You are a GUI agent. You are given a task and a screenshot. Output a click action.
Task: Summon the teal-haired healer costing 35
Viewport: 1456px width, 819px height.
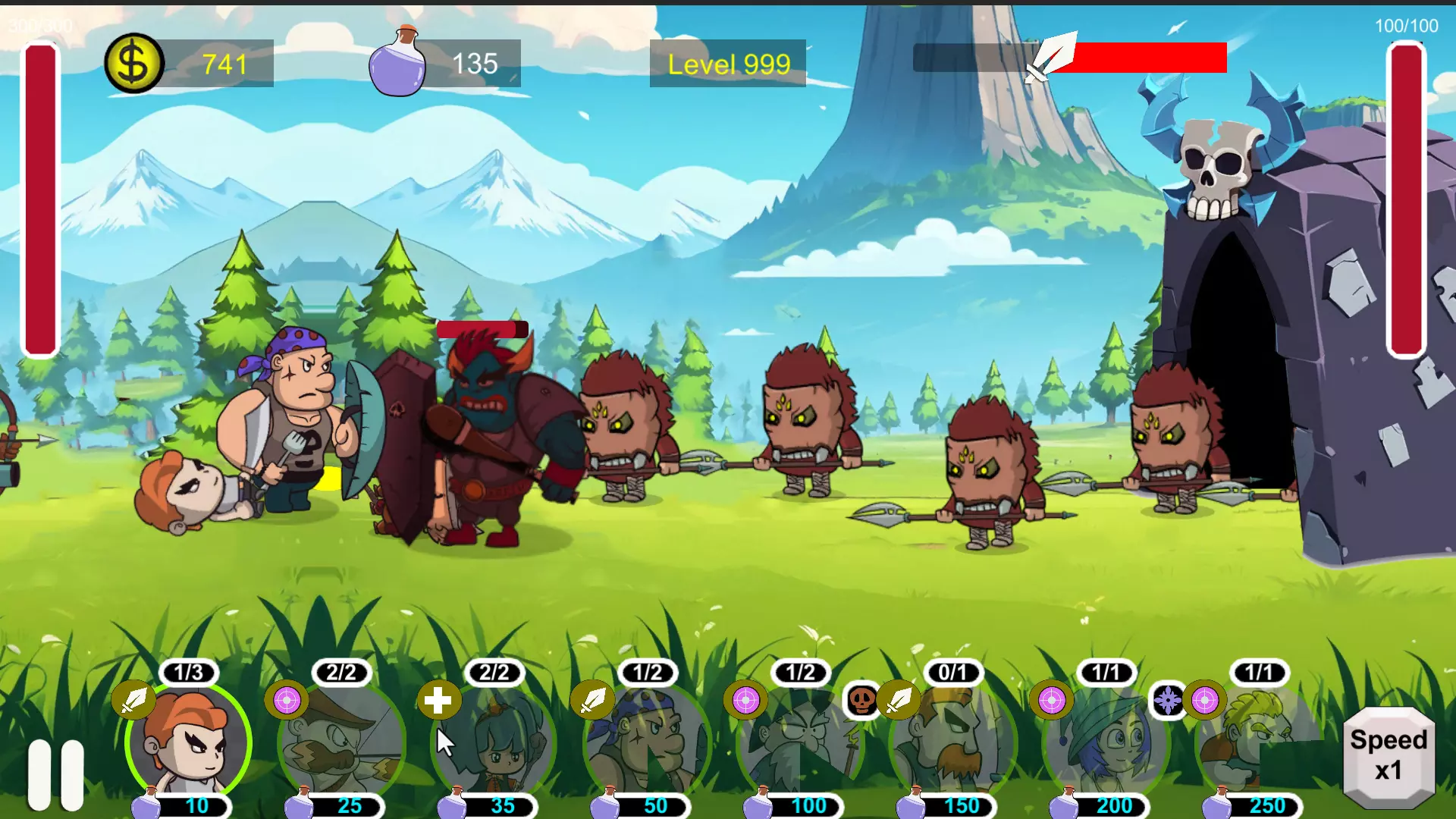coord(494,743)
